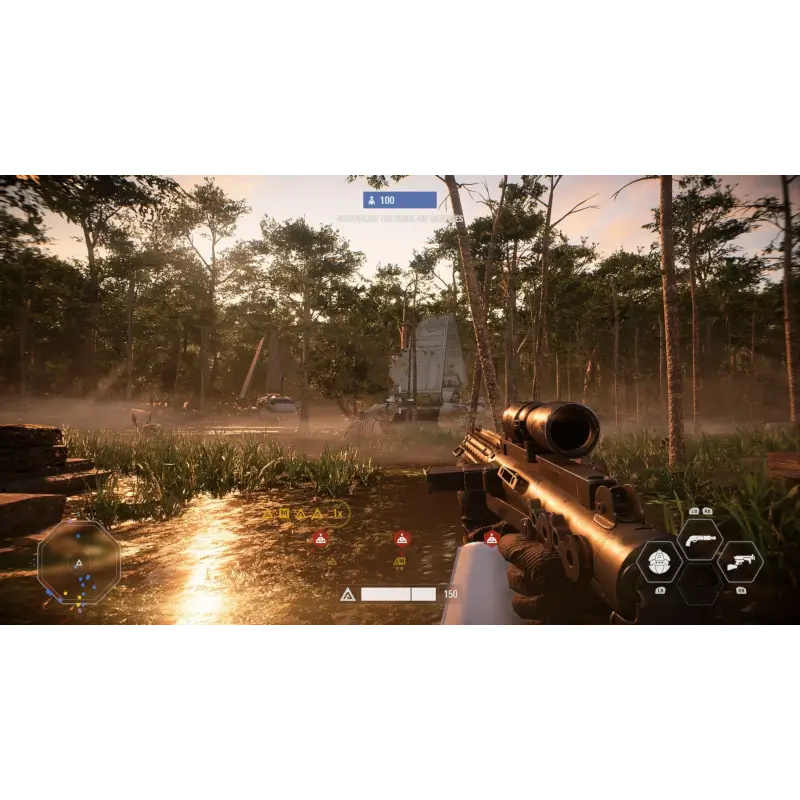
Task: Activate the droid head ability
Action: 659,561
